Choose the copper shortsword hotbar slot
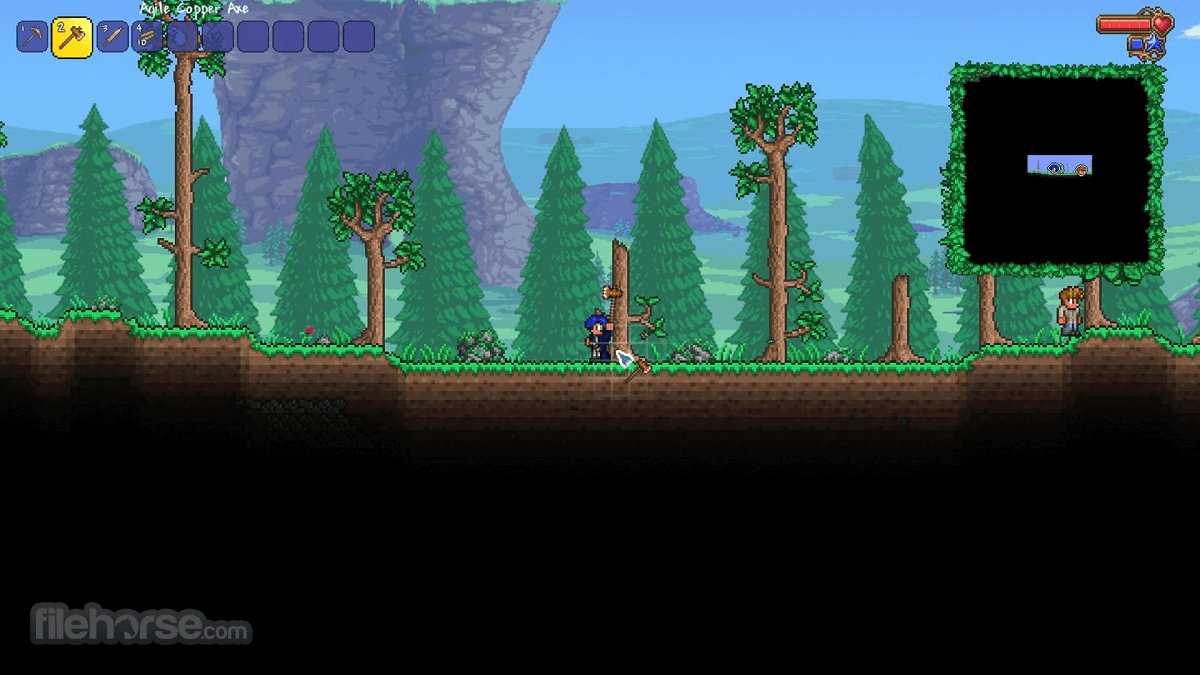The height and width of the screenshot is (675, 1200). point(111,37)
